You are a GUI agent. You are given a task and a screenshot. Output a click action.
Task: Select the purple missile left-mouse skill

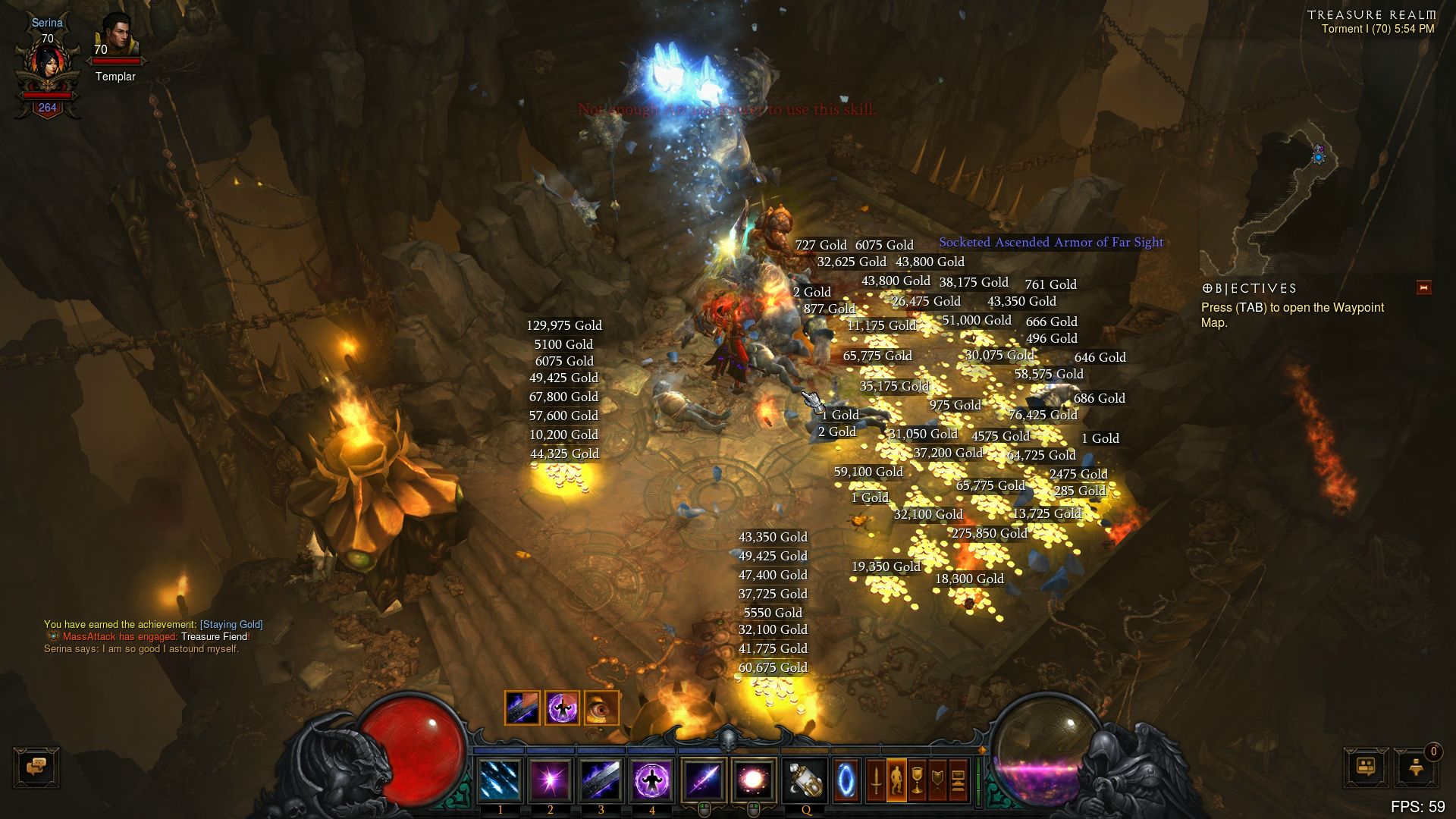[x=703, y=780]
